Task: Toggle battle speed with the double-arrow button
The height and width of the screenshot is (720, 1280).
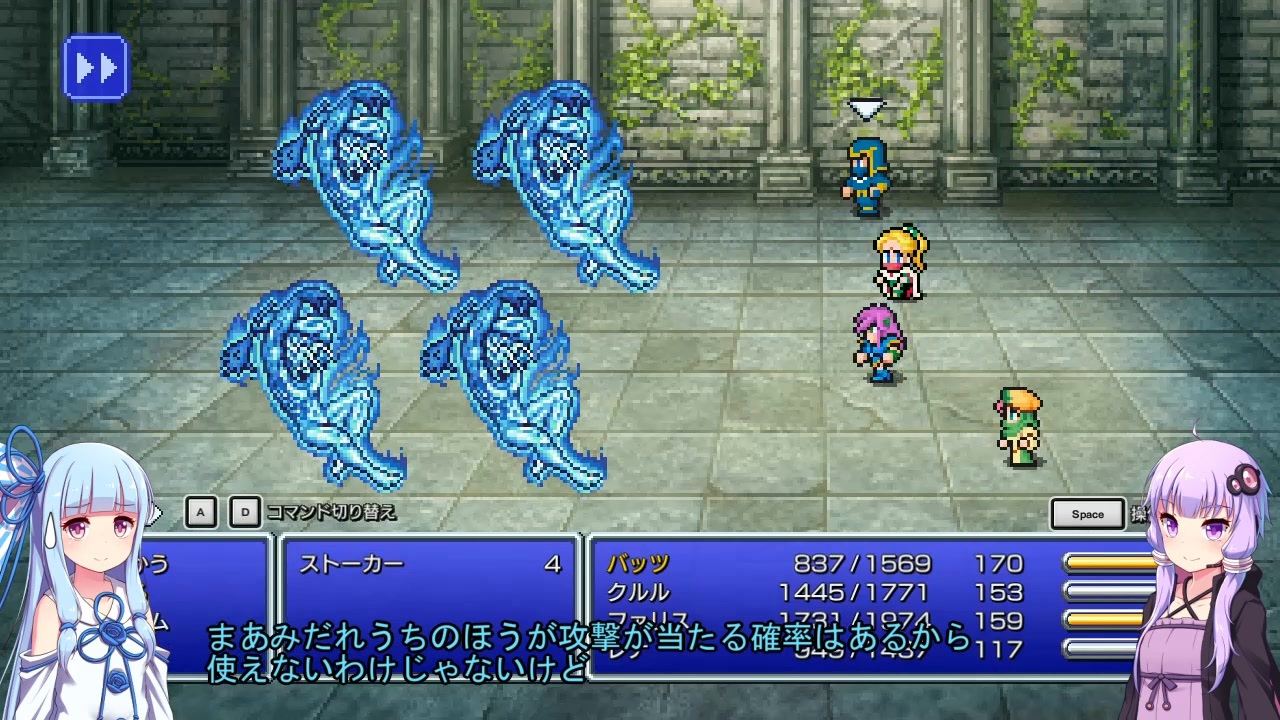Action: point(95,66)
